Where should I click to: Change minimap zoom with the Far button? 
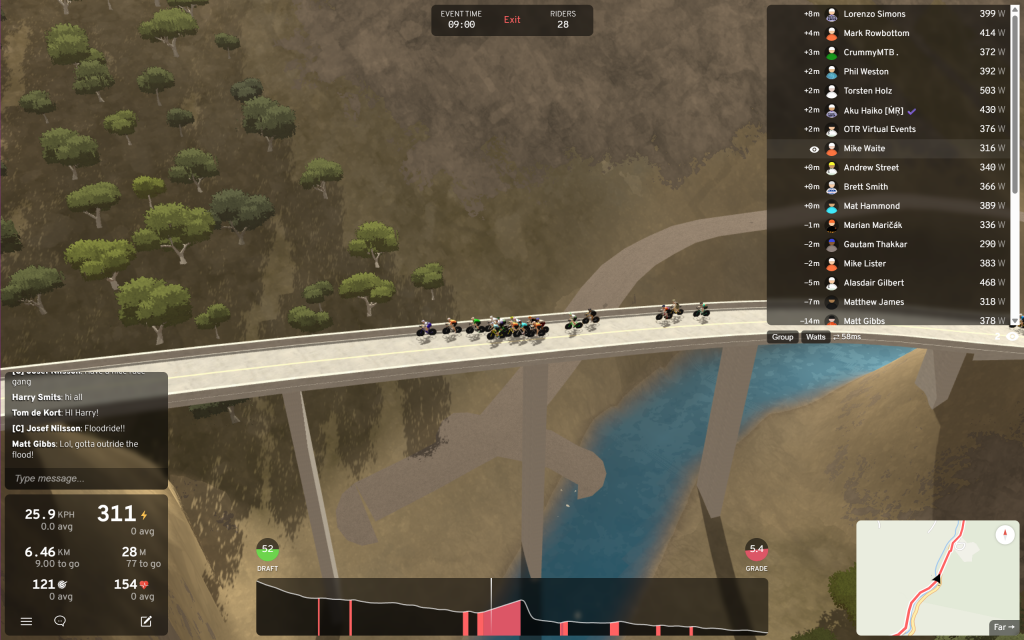[1002, 627]
